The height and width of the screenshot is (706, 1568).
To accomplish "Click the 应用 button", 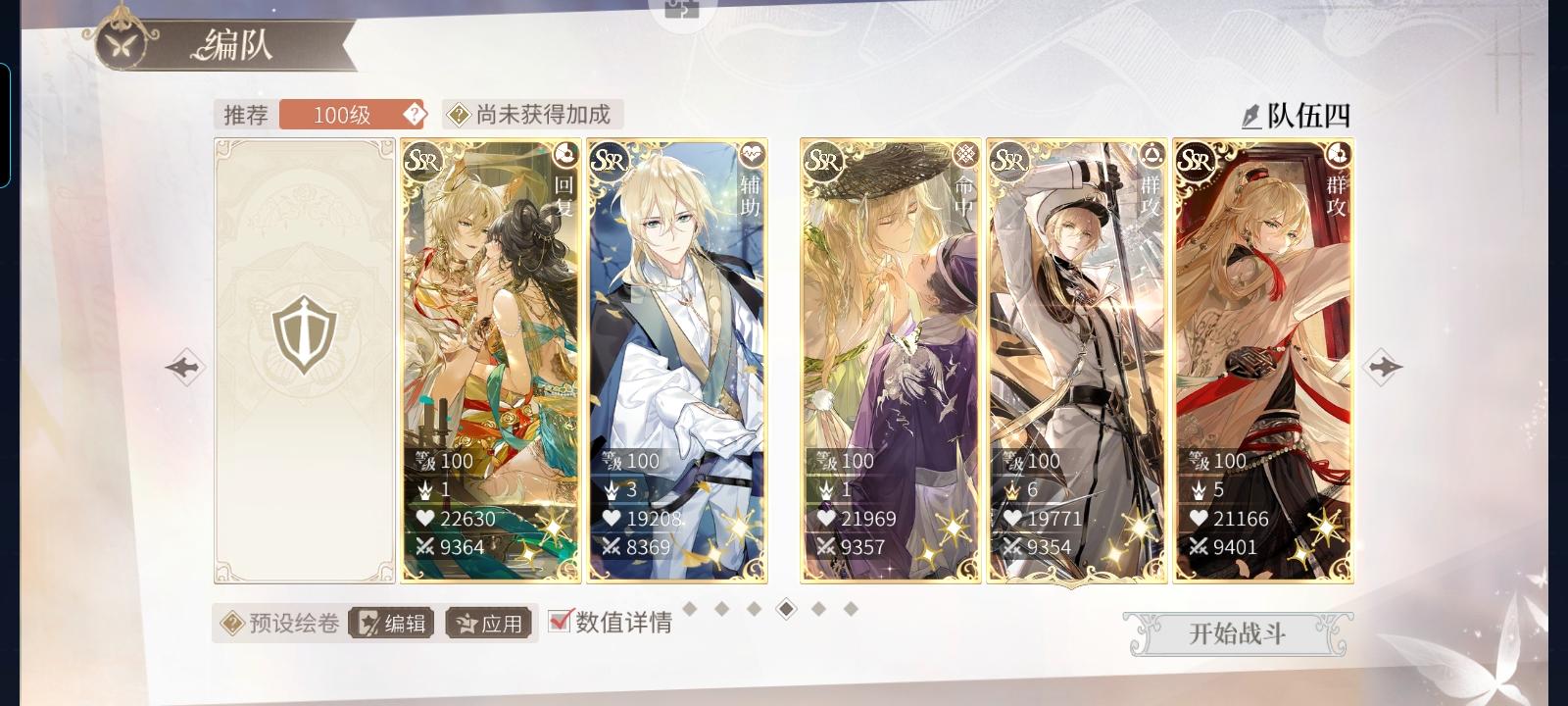I will coord(490,621).
